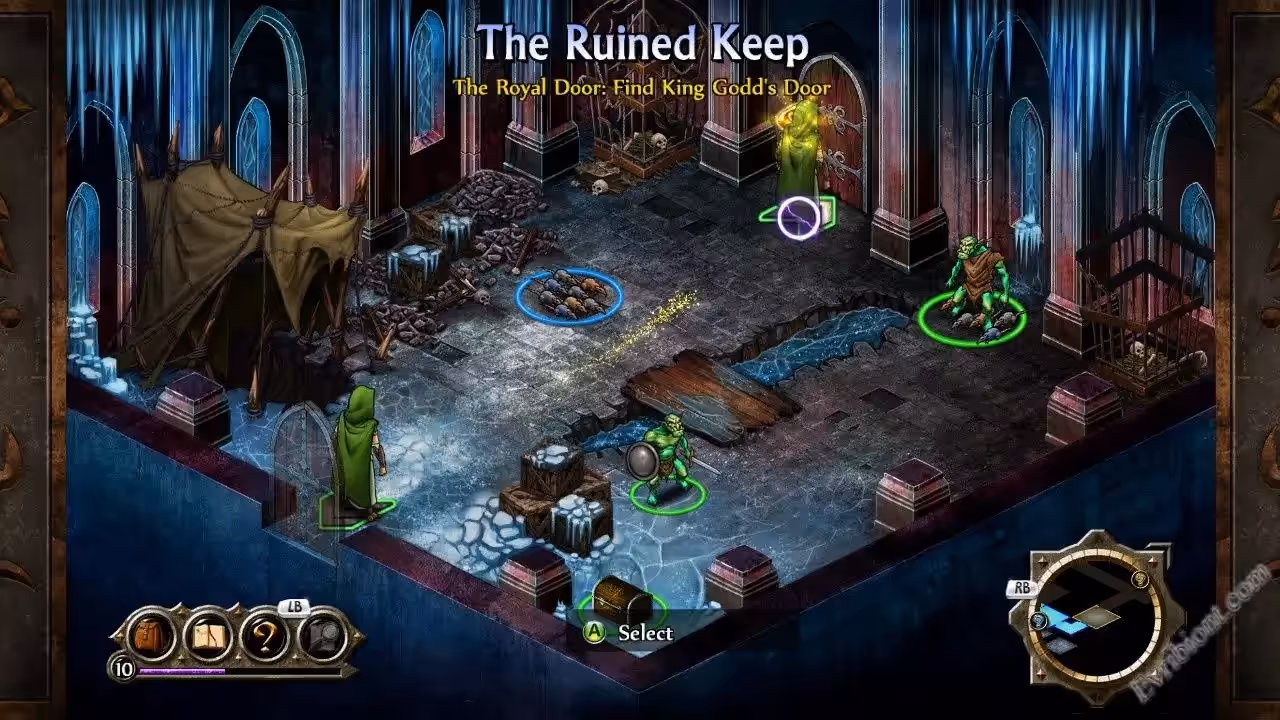The height and width of the screenshot is (720, 1280).
Task: Click the Royal Door quest objective text
Action: pyautogui.click(x=641, y=88)
